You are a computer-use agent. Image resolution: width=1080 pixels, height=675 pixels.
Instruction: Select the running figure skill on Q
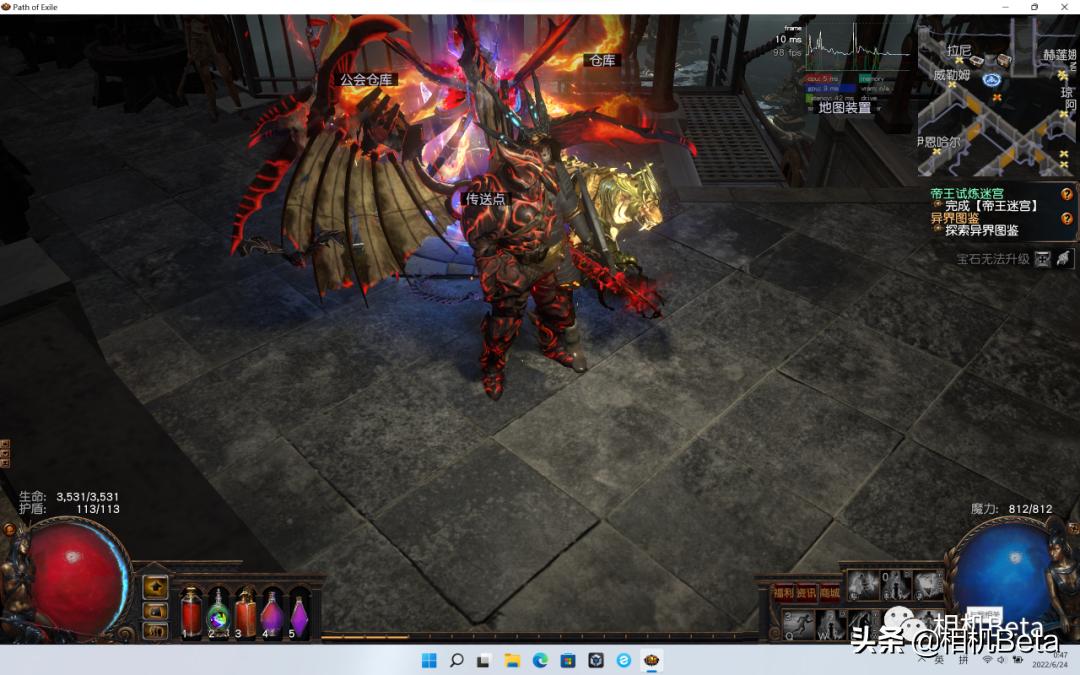[x=797, y=622]
